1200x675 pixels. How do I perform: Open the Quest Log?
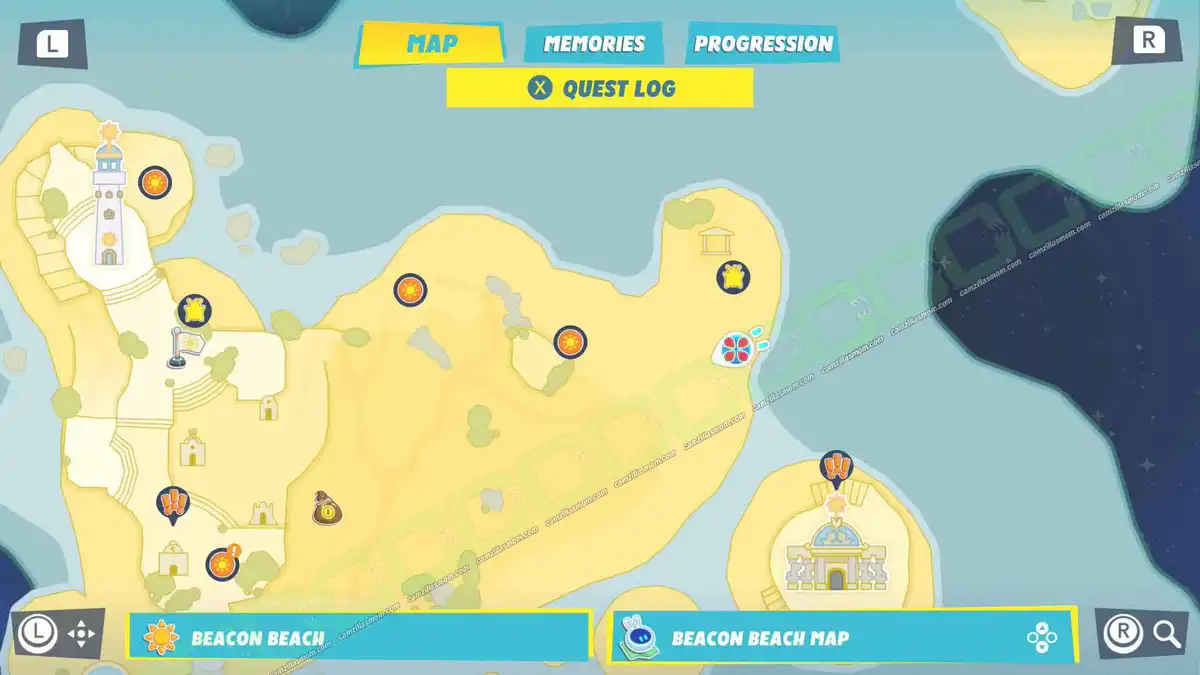(x=600, y=88)
